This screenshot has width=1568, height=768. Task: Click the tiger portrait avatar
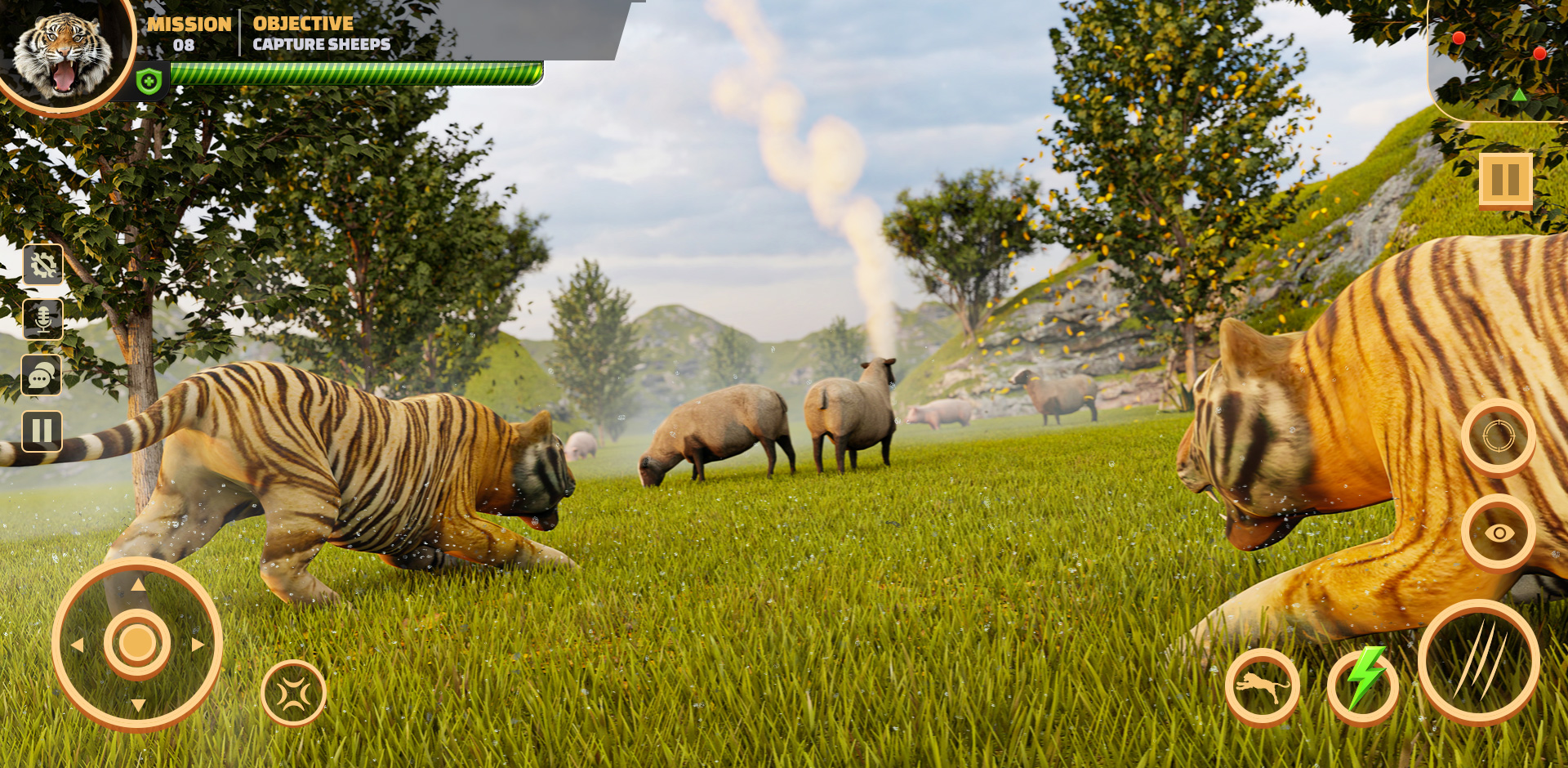coord(64,53)
